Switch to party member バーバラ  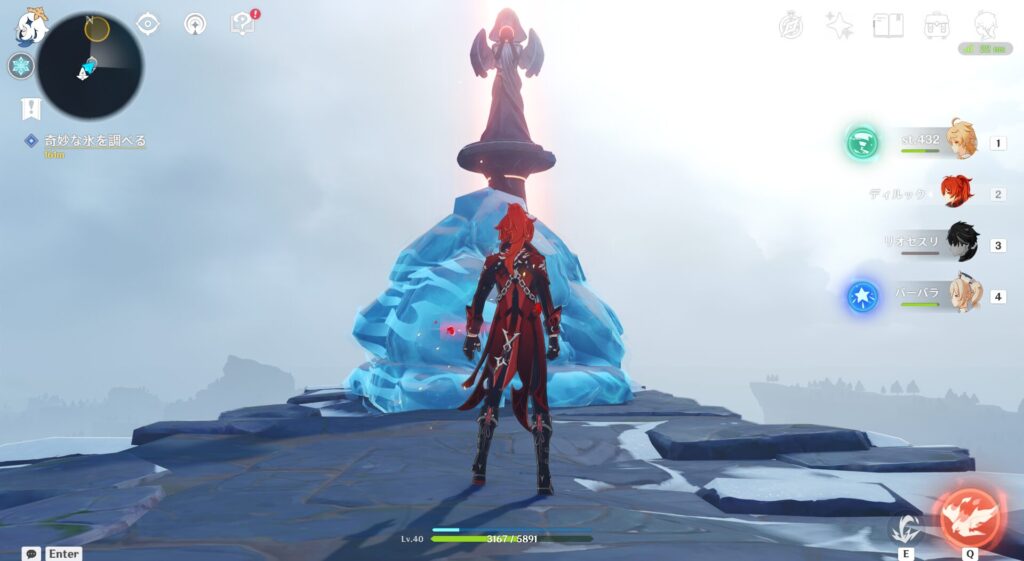pos(962,295)
